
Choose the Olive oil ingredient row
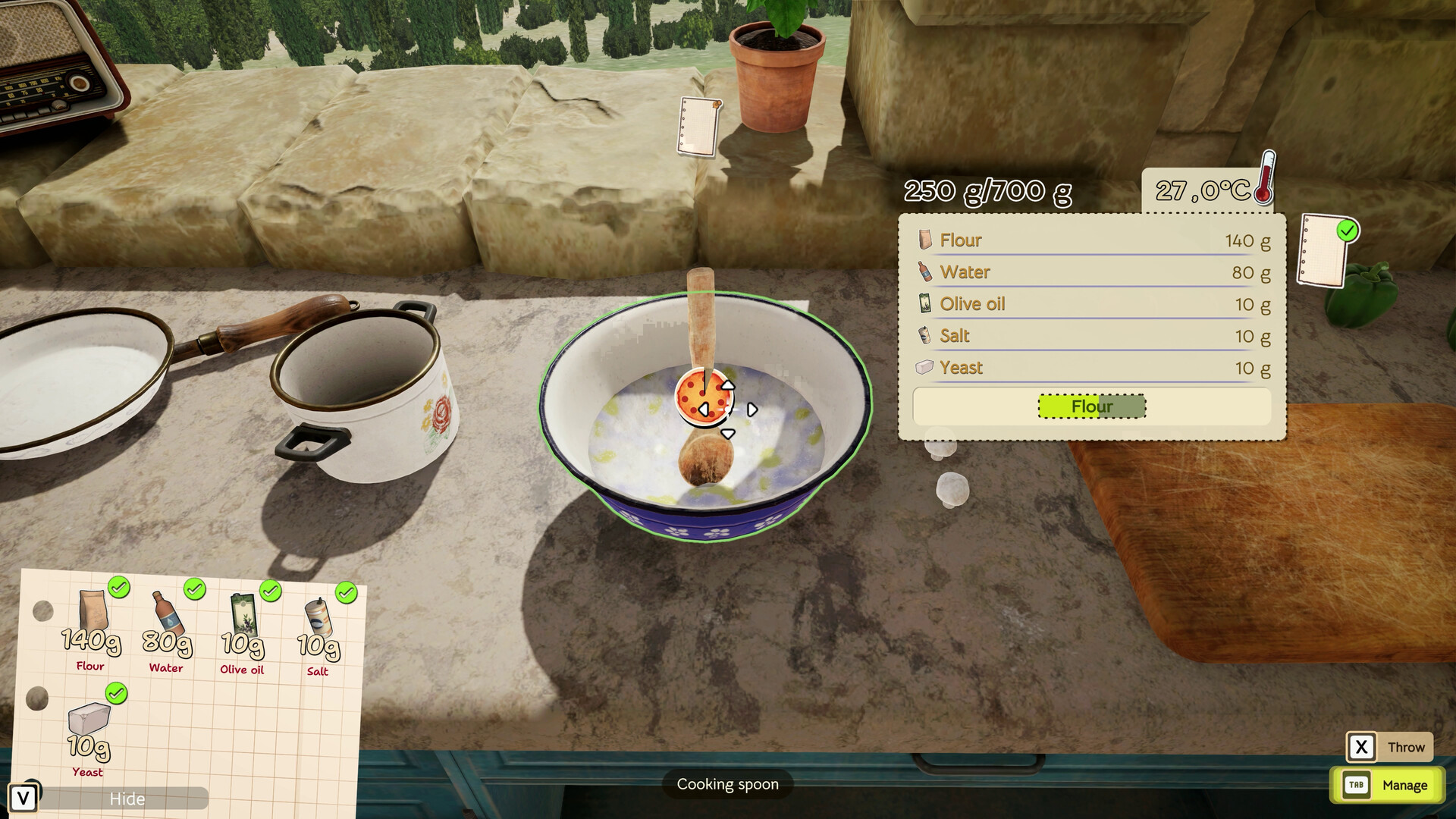1092,304
